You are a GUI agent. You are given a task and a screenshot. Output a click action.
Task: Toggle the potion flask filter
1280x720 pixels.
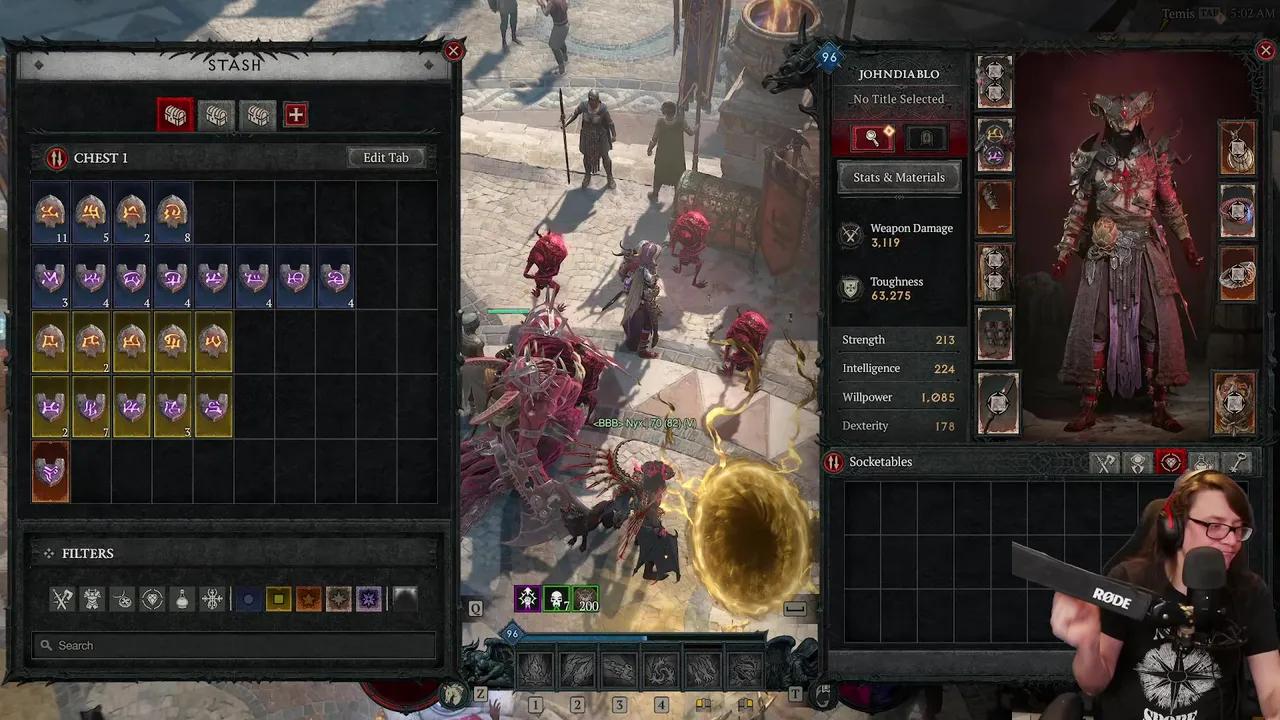181,599
